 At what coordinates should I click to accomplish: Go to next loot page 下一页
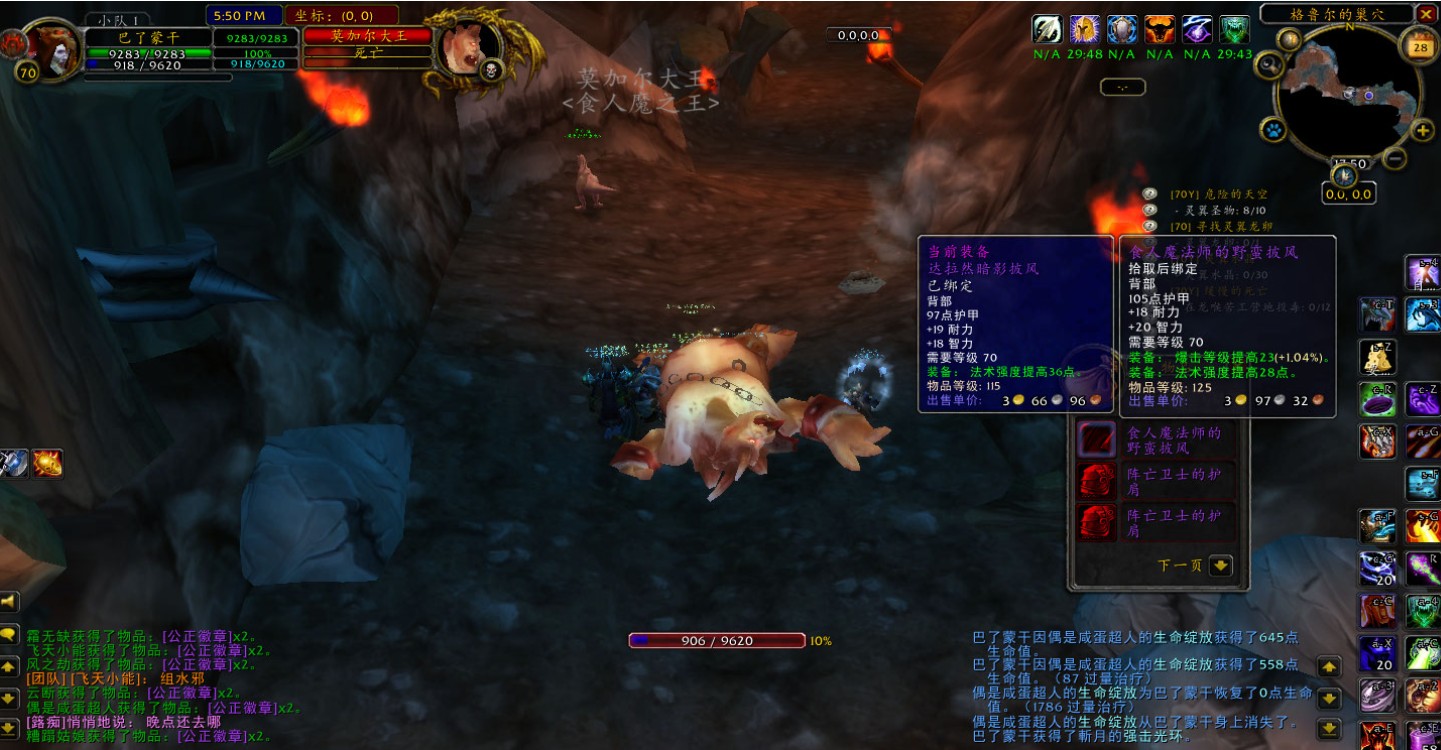coord(1220,566)
